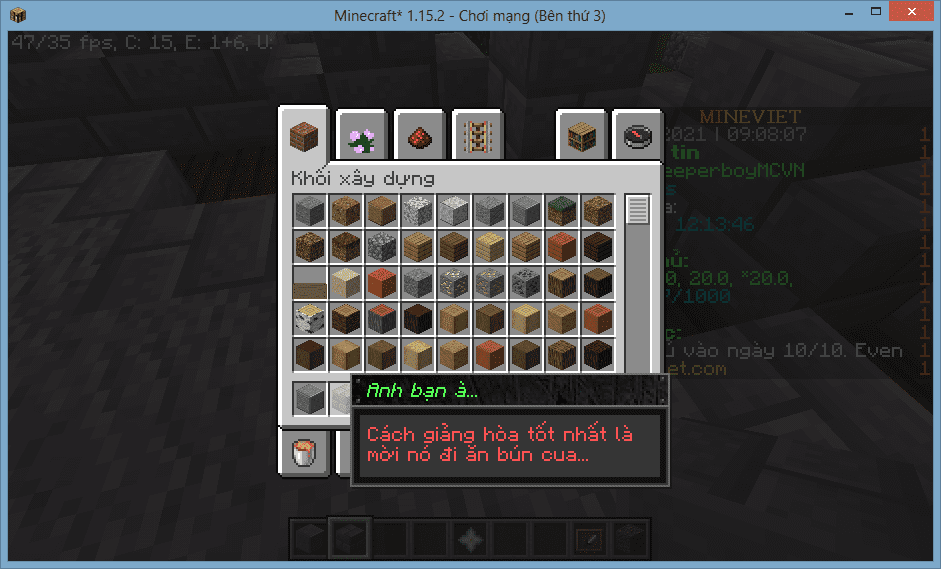Viewport: 941px width, 569px height.
Task: Select the pale sand block
Action: point(346,282)
